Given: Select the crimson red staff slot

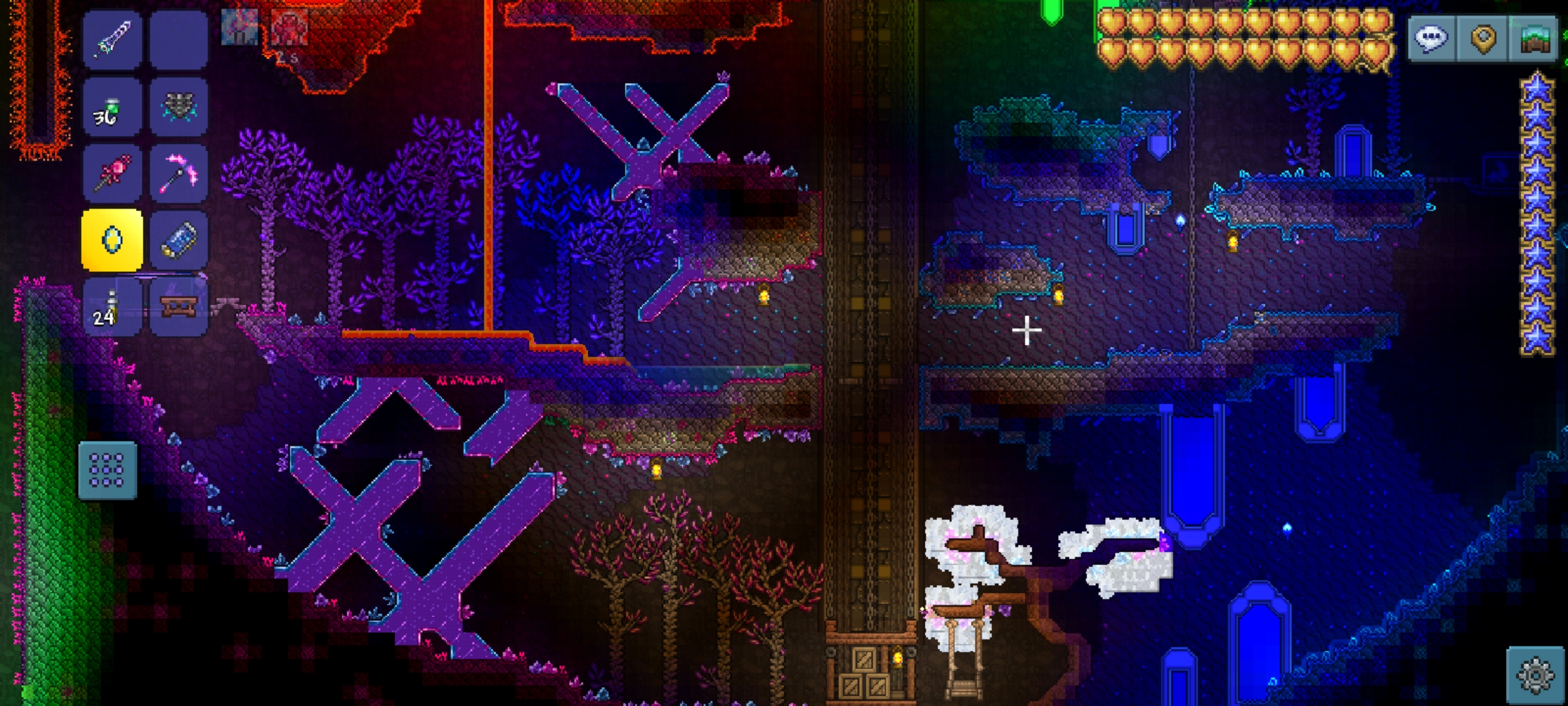Looking at the screenshot, I should click(x=112, y=173).
